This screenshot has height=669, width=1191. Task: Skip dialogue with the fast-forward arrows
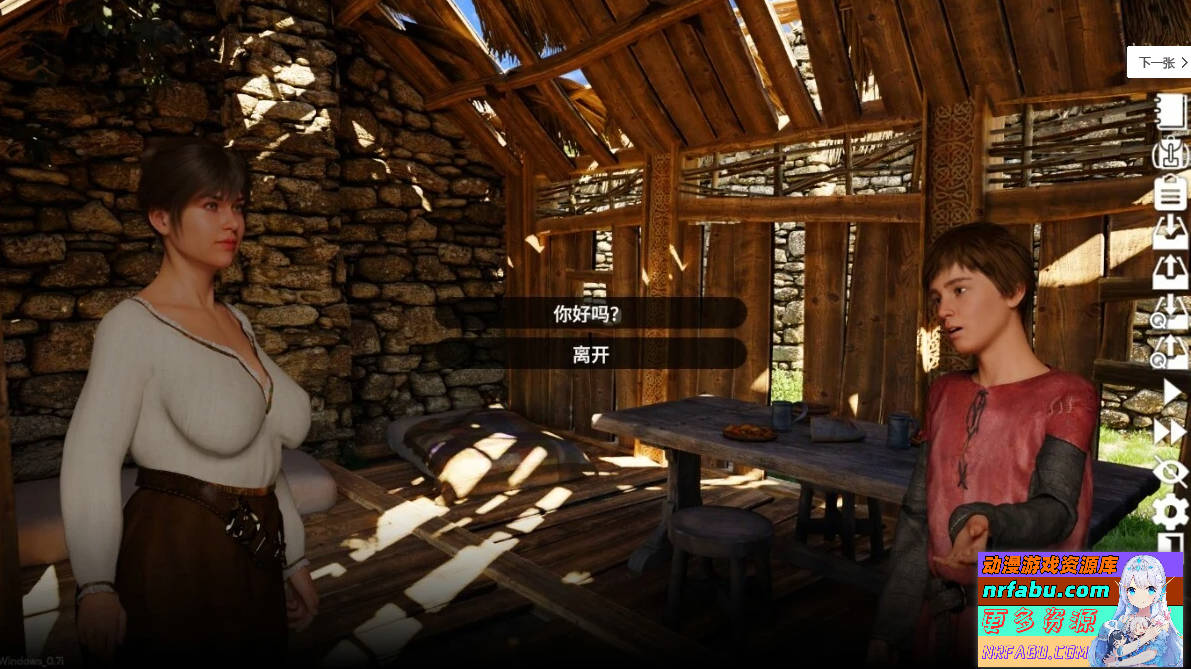point(1170,432)
